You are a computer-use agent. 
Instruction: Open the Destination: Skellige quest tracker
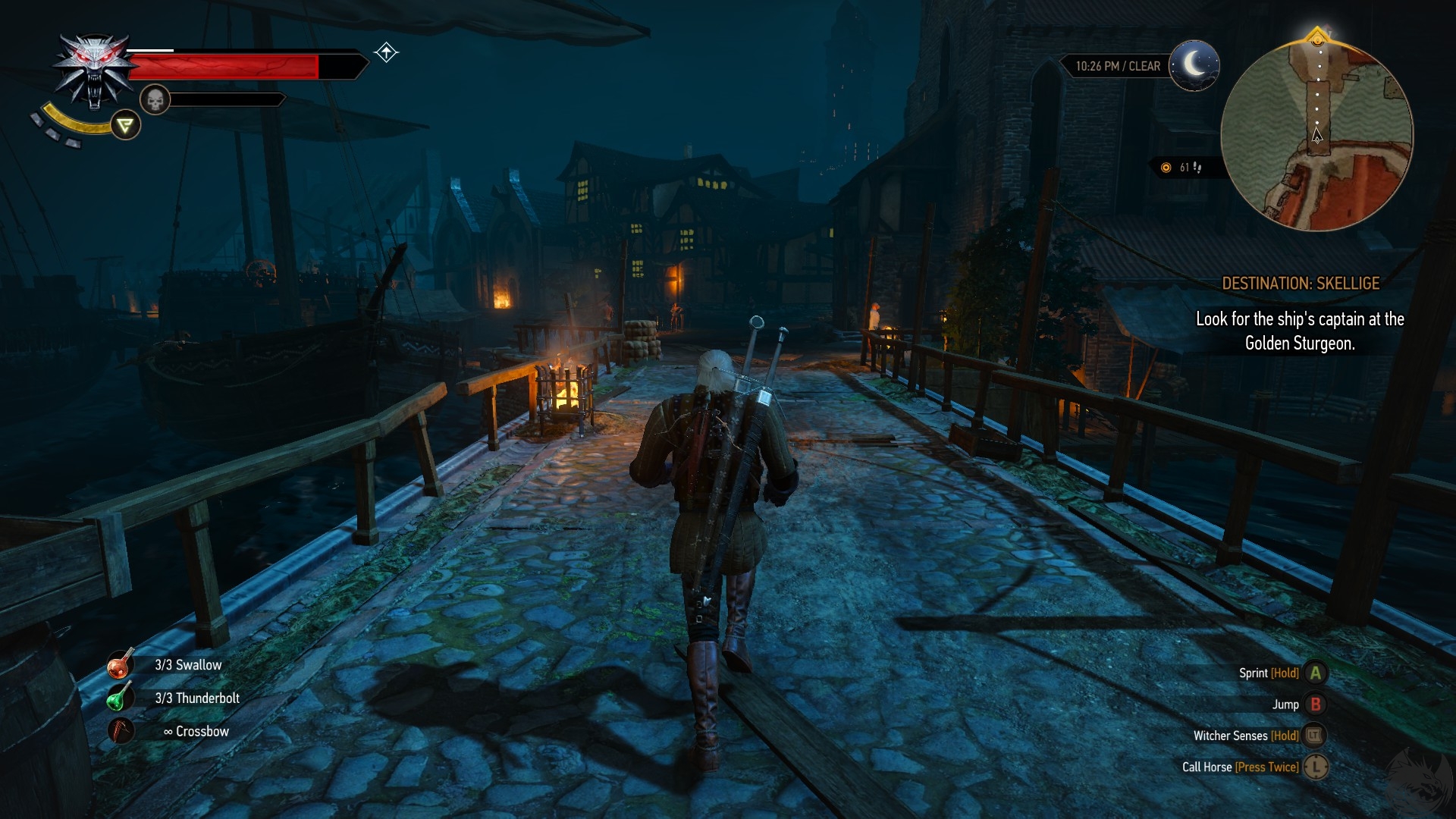(x=1300, y=284)
